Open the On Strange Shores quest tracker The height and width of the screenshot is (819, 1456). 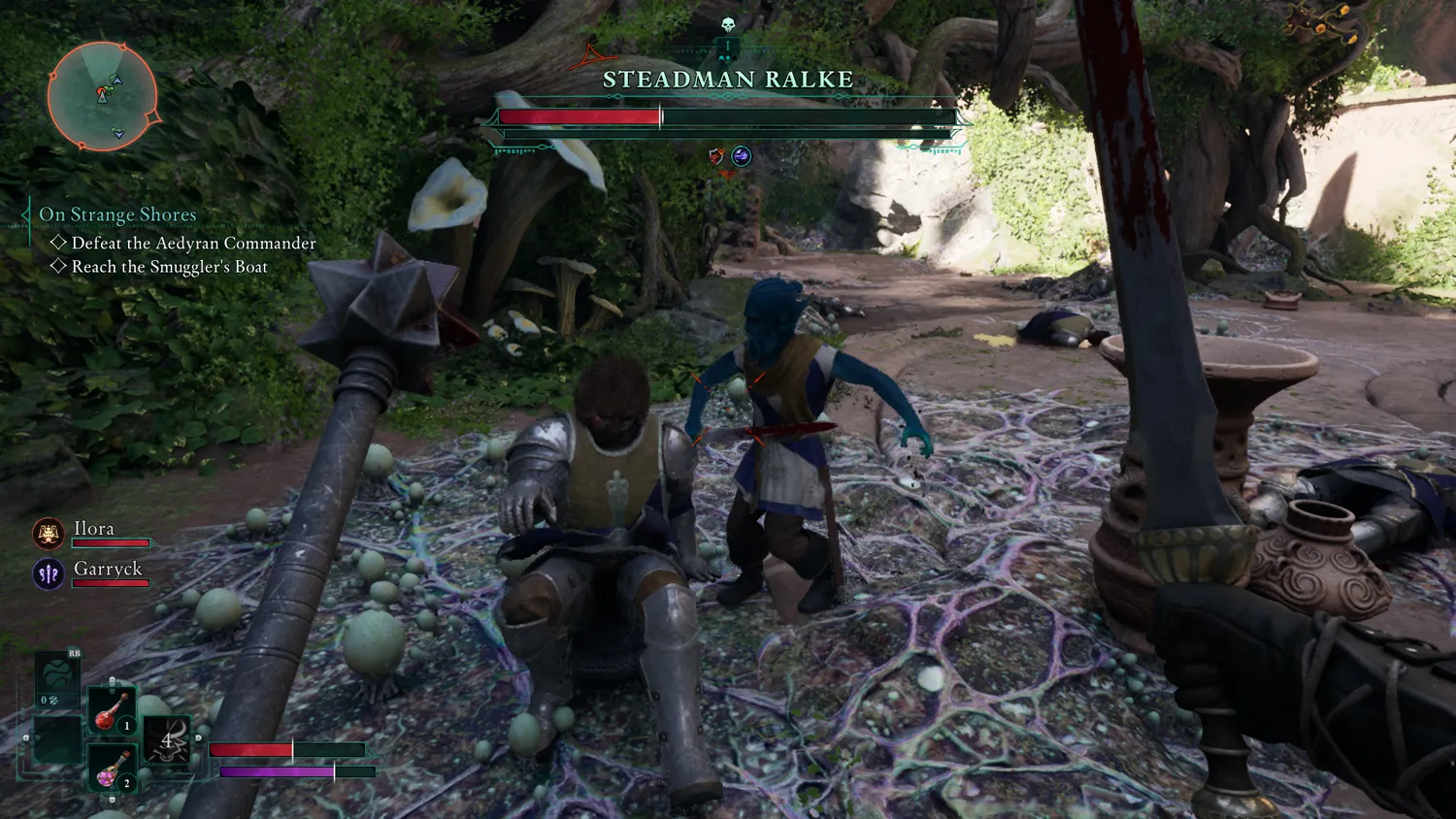coord(117,214)
